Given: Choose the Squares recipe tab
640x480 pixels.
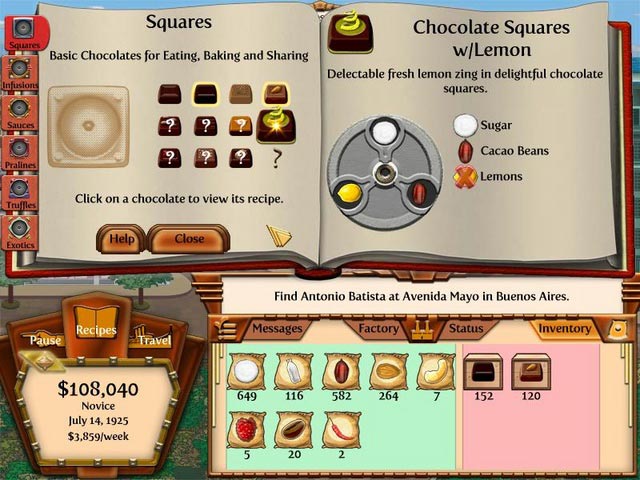Looking at the screenshot, I should coord(22,32).
